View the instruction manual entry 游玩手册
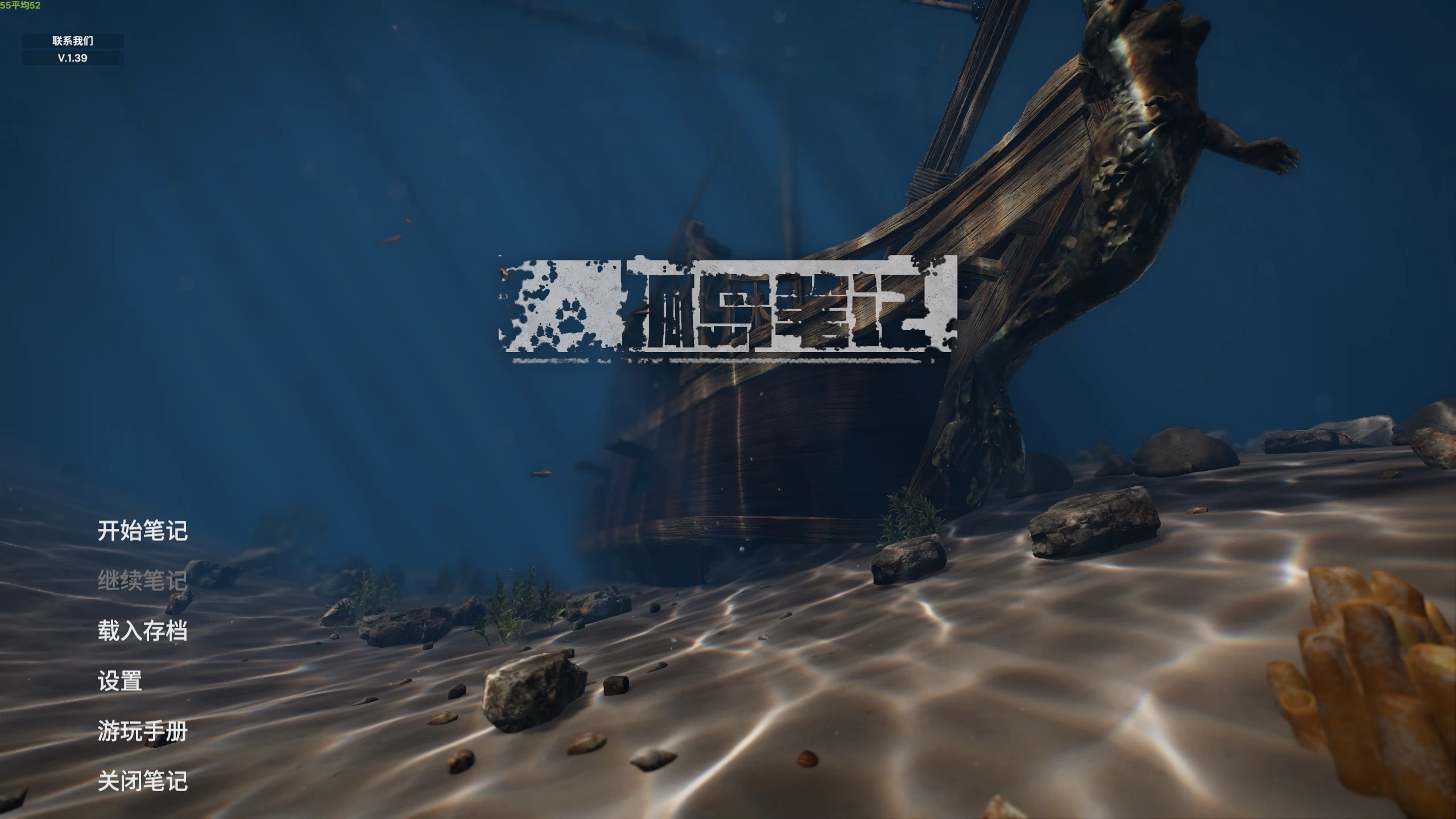The image size is (1456, 819). [143, 731]
